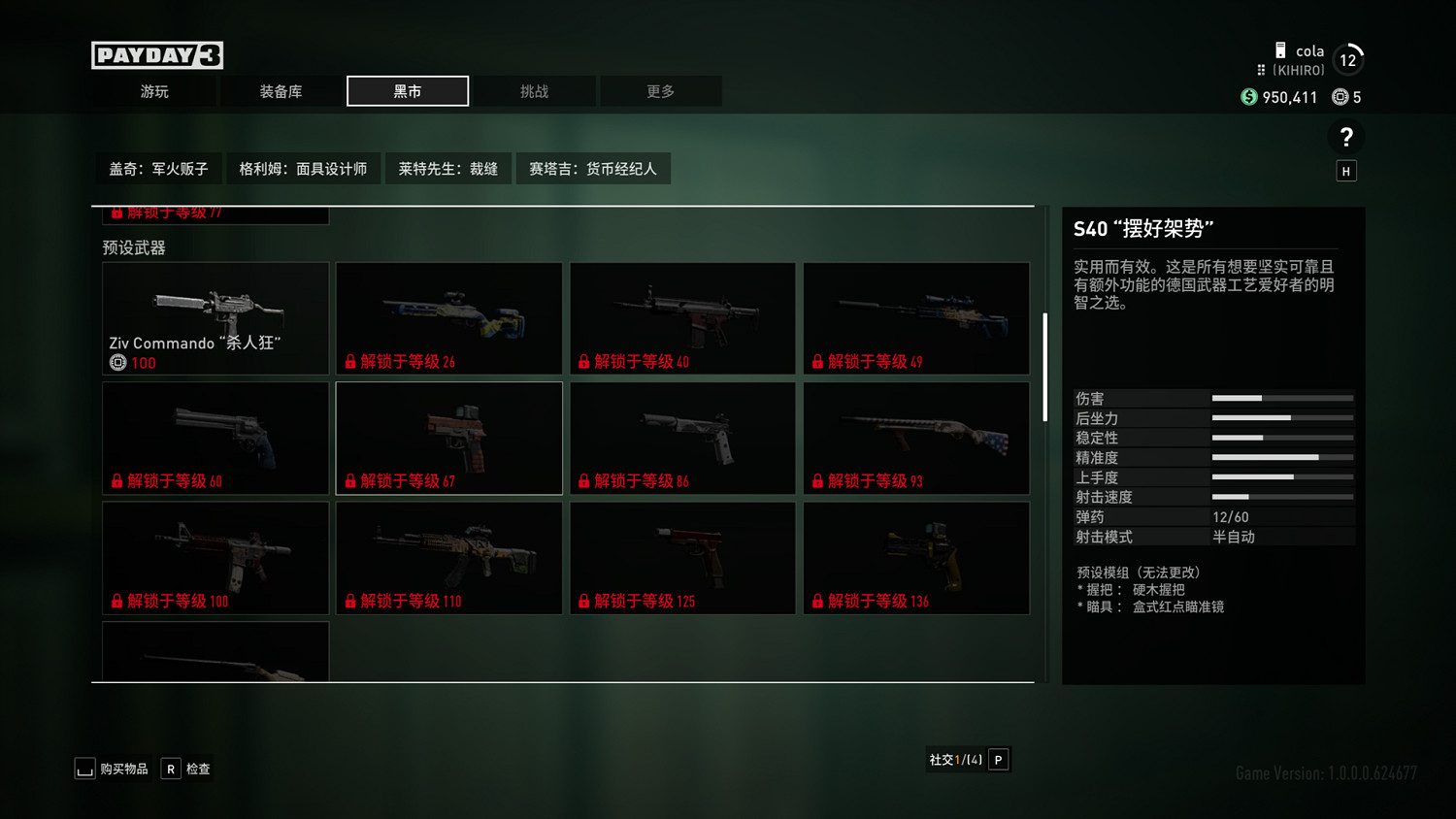Screen dimensions: 1456x819
Task: Switch to the 黑市 tab
Action: 408,90
